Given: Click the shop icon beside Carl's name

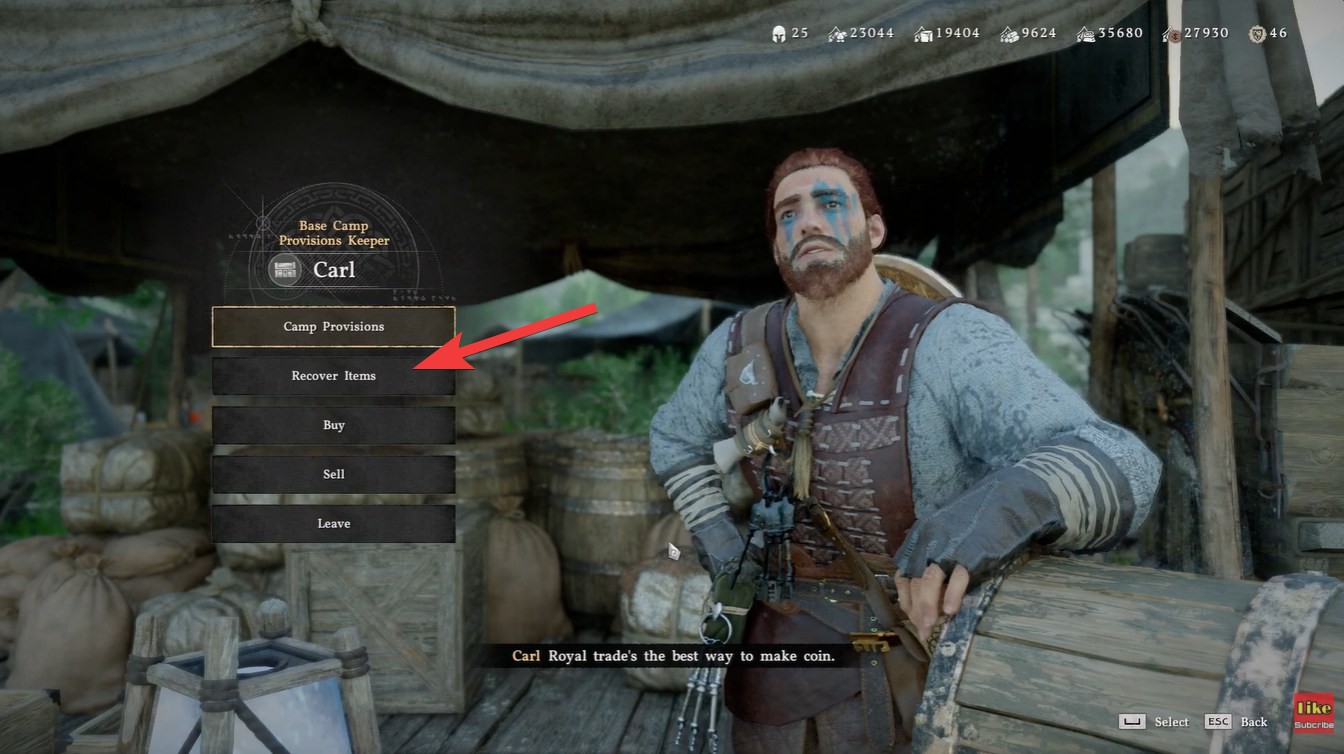Looking at the screenshot, I should click(284, 269).
